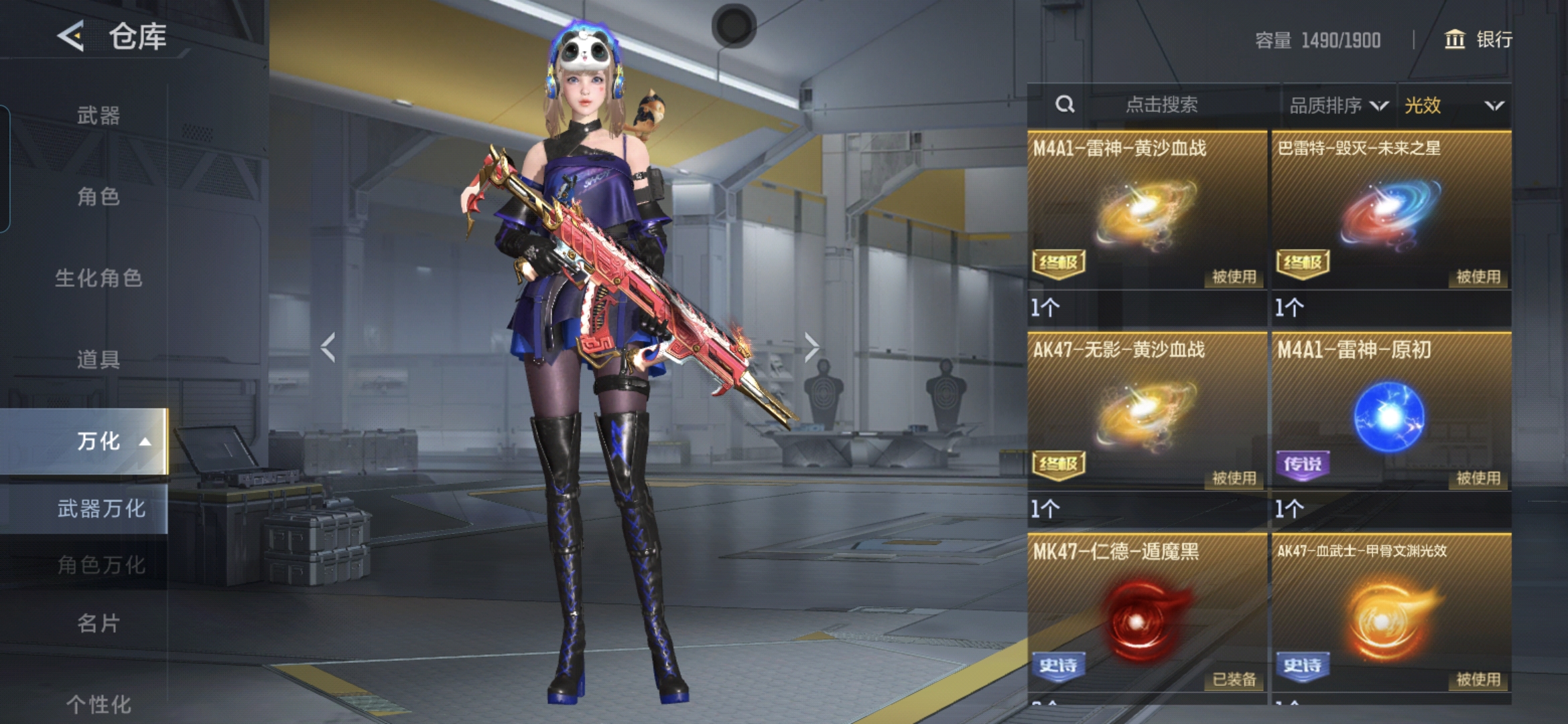The width and height of the screenshot is (1568, 724).
Task: Open the 银行 bank
Action: pyautogui.click(x=1478, y=40)
